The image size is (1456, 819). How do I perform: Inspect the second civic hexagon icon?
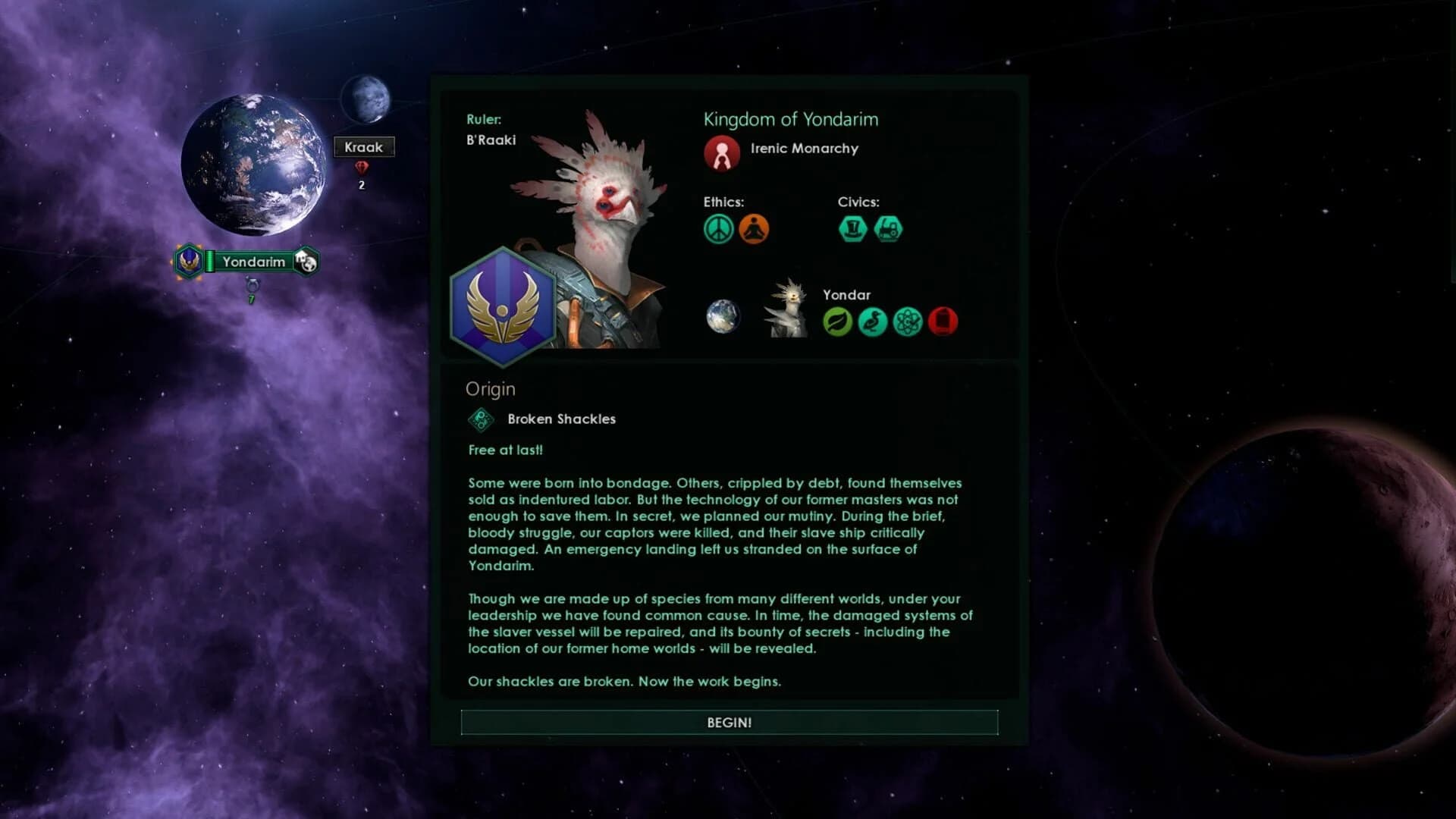pyautogui.click(x=887, y=227)
